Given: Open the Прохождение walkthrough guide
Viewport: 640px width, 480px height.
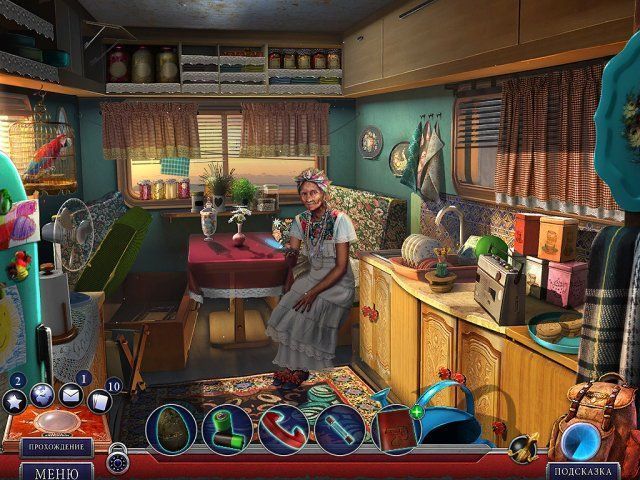Looking at the screenshot, I should [x=56, y=447].
